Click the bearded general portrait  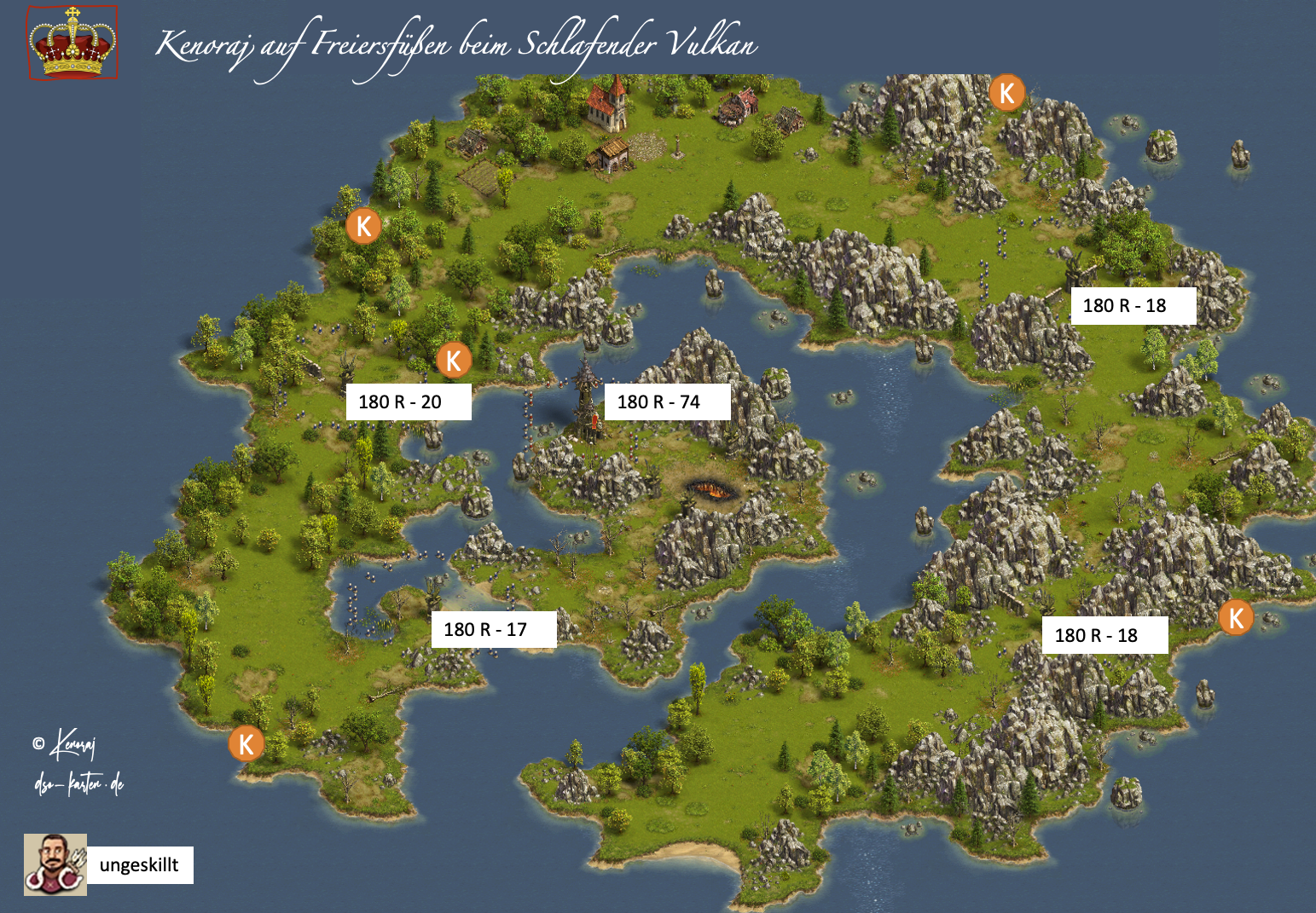pyautogui.click(x=55, y=864)
